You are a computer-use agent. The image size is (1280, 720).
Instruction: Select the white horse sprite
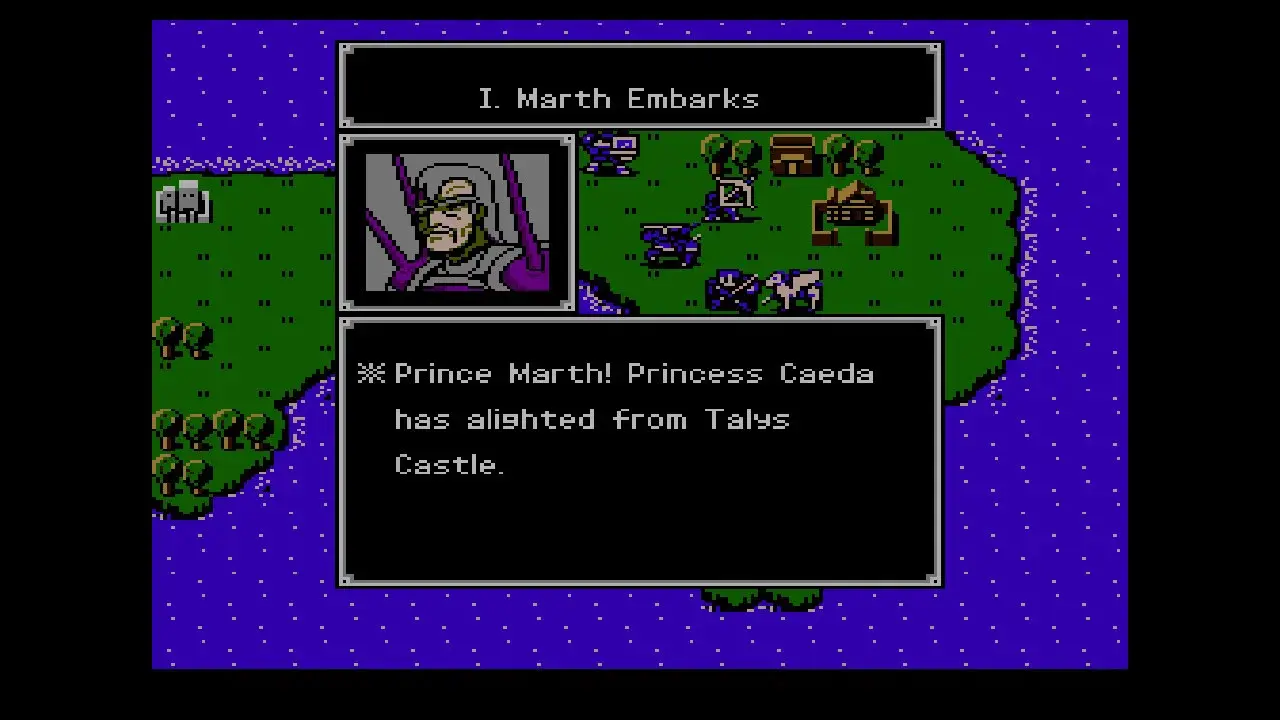pos(795,288)
